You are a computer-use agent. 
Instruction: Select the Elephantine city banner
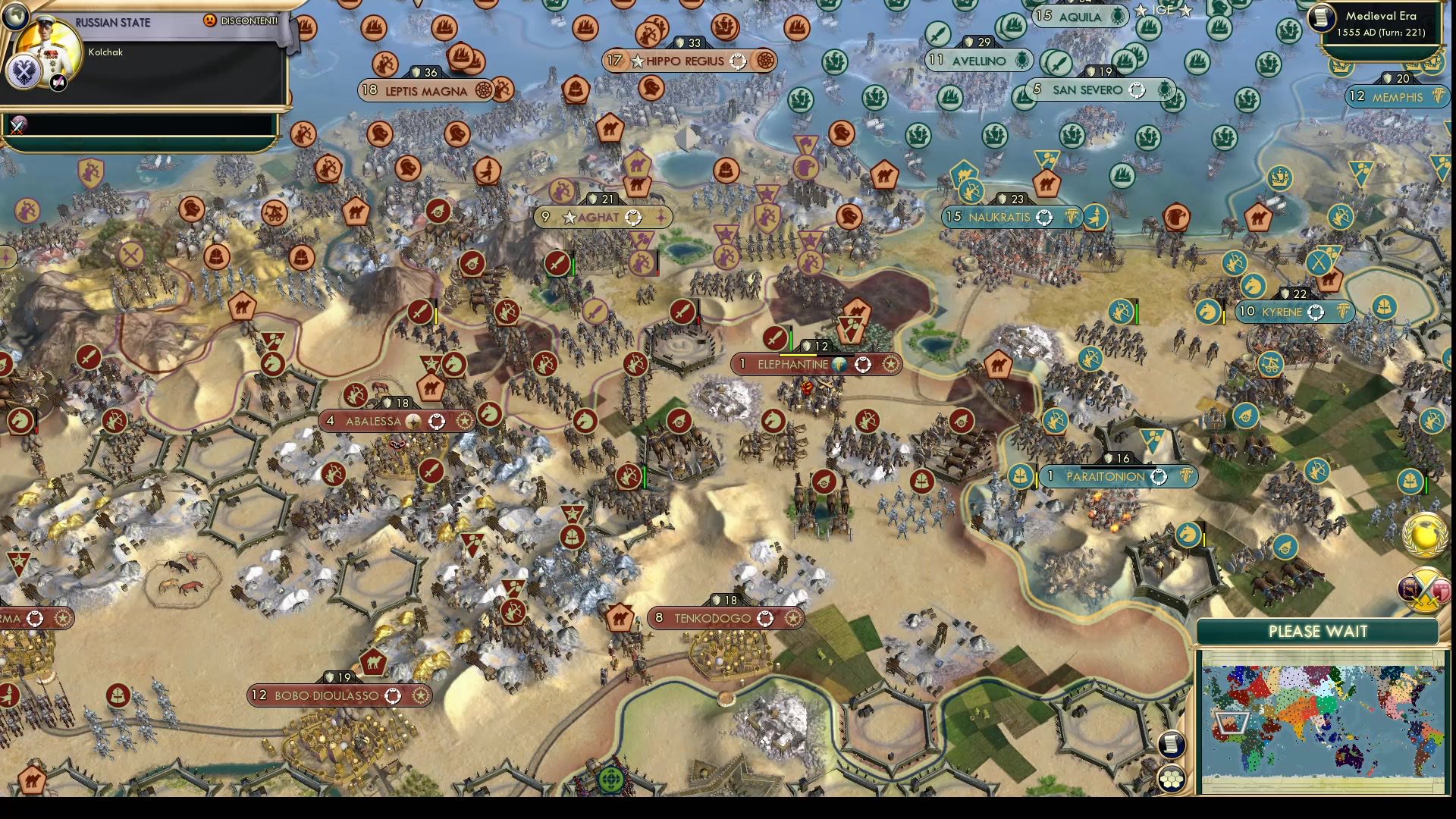793,365
